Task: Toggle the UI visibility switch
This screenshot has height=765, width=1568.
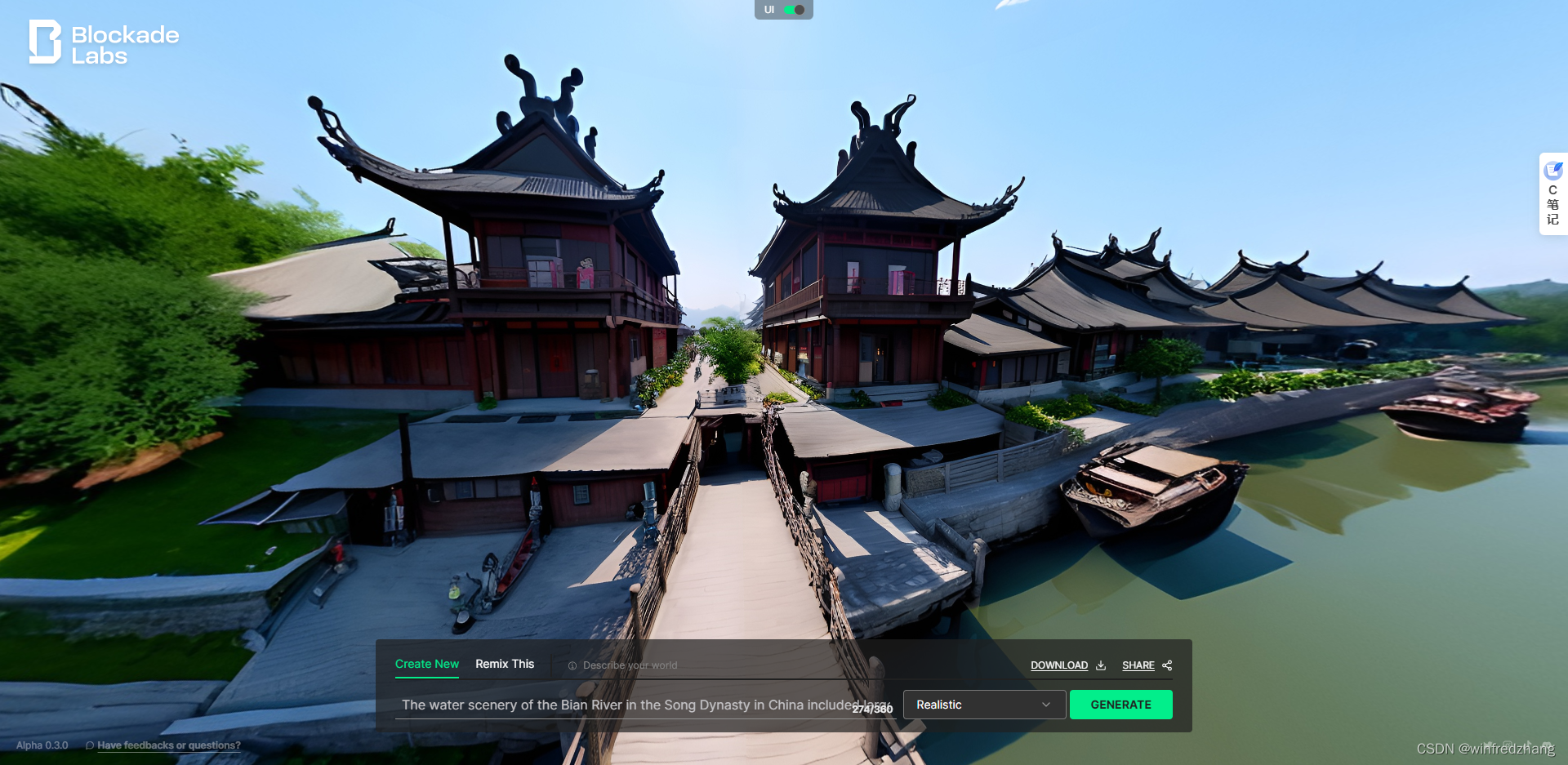Action: click(794, 10)
